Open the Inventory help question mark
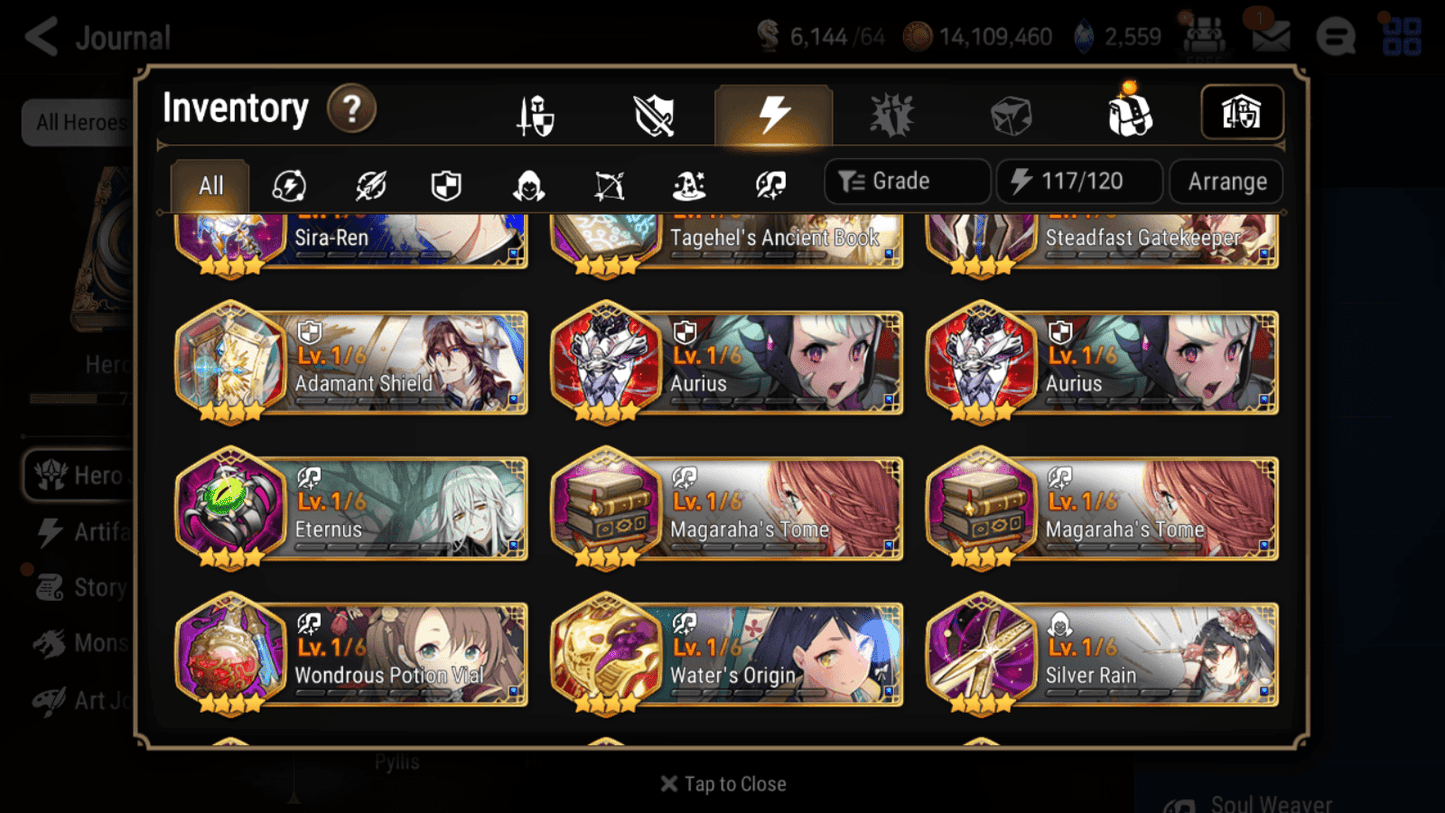Screen dimensions: 1445x813 click(x=352, y=110)
